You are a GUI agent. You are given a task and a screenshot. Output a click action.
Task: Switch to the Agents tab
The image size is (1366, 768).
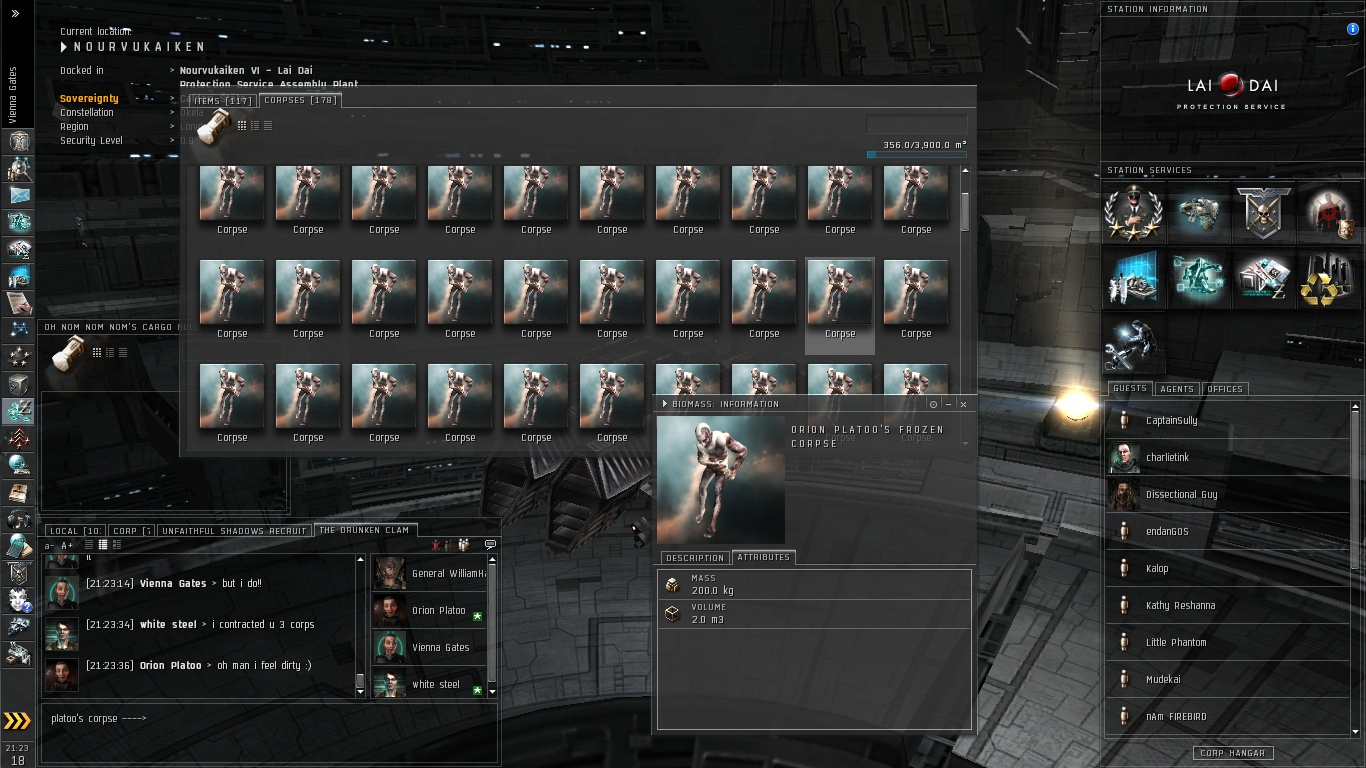[1176, 389]
